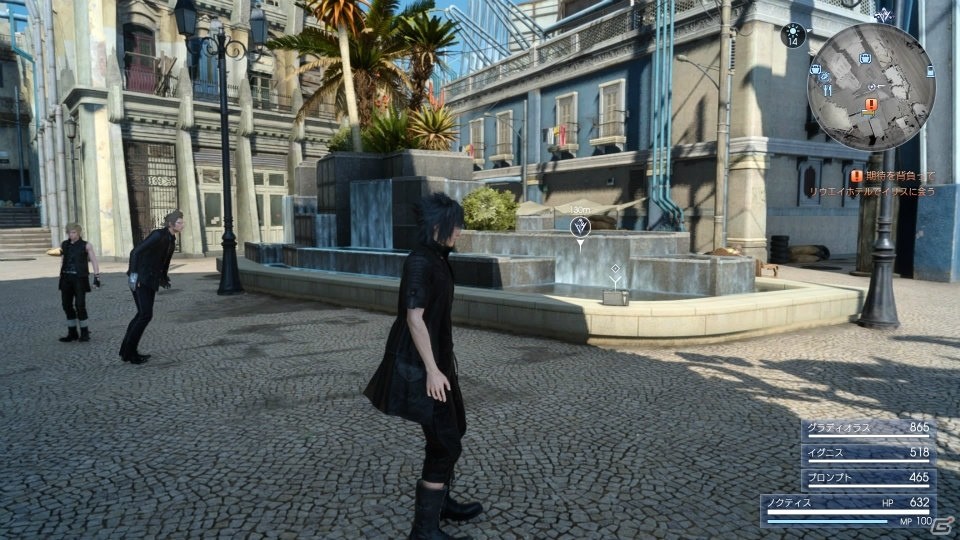
Task: Select Ignis's party status panel
Action: click(868, 453)
